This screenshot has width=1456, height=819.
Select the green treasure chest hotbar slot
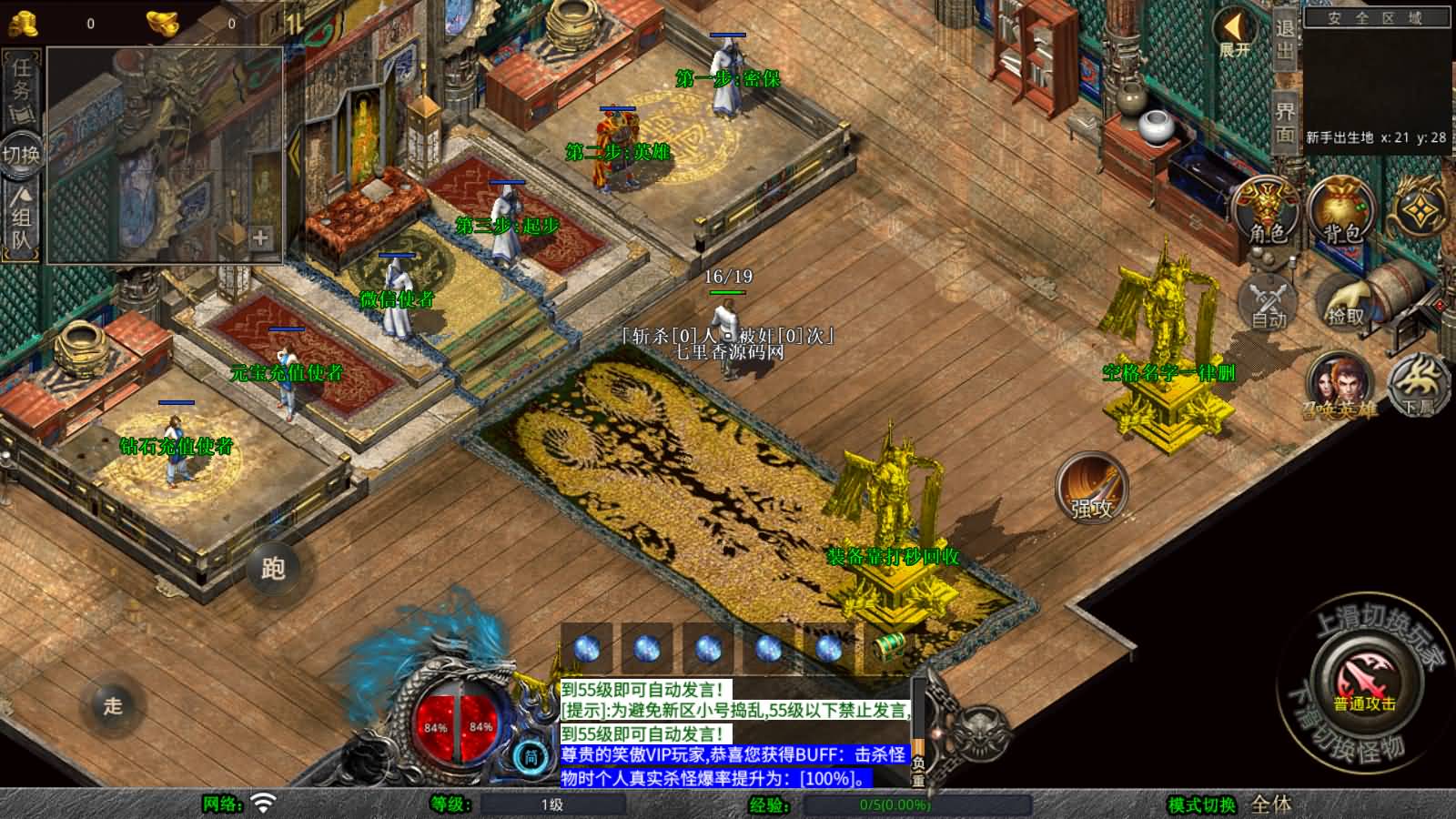point(889,647)
